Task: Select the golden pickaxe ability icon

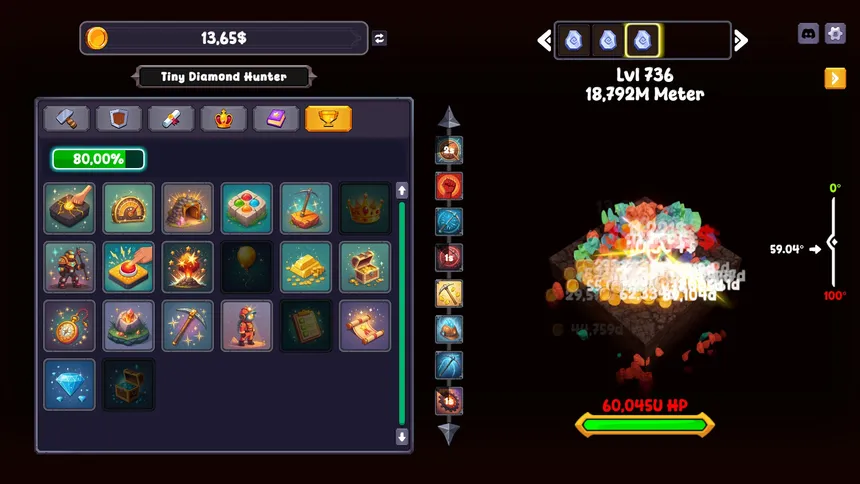Action: pos(449,293)
